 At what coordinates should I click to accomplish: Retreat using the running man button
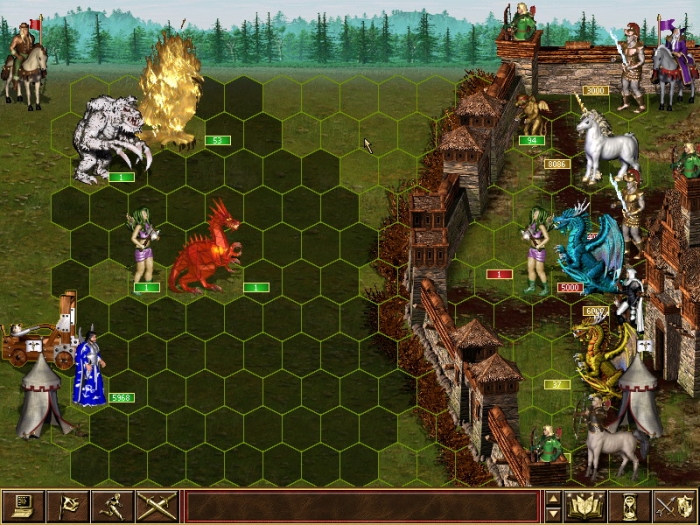coord(112,507)
